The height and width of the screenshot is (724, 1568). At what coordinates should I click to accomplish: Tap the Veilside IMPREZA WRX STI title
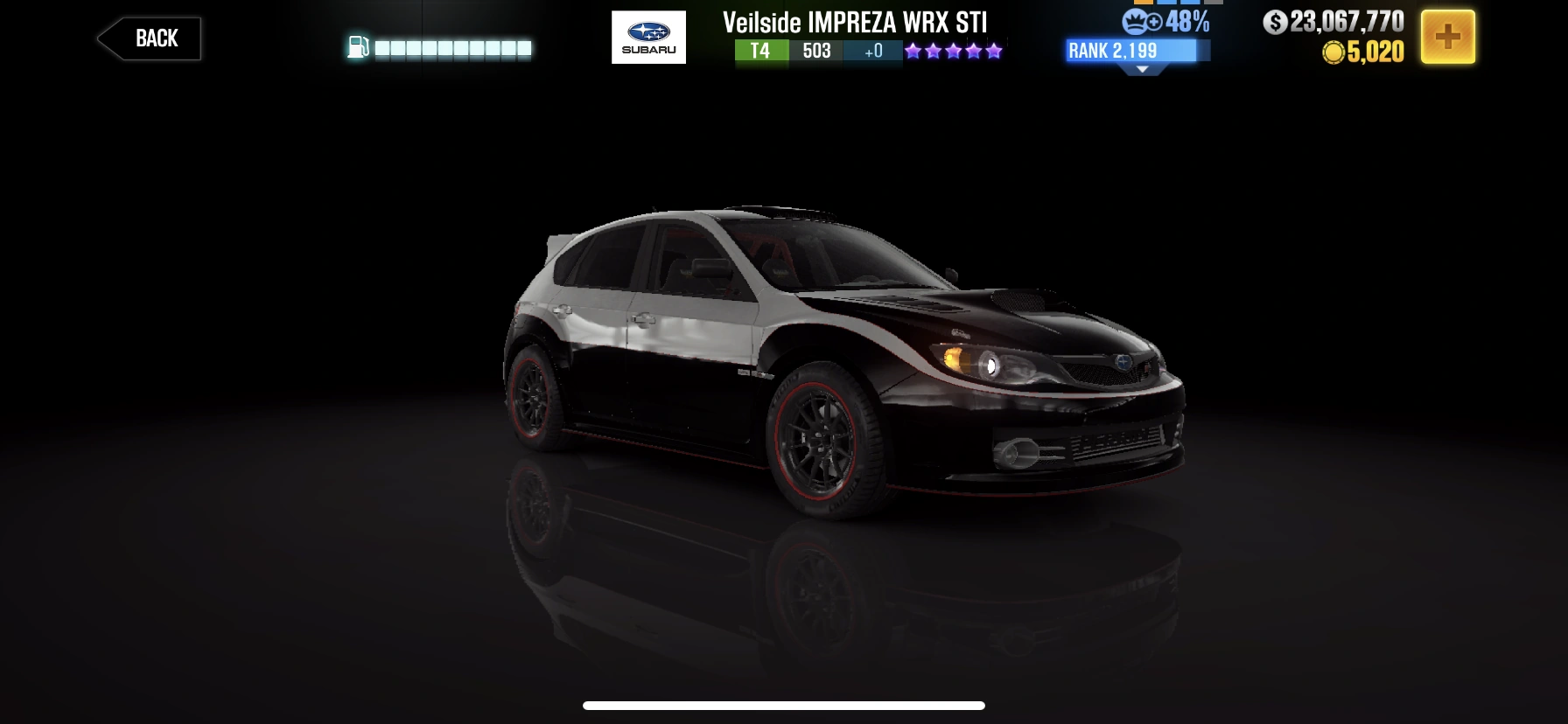click(x=853, y=22)
